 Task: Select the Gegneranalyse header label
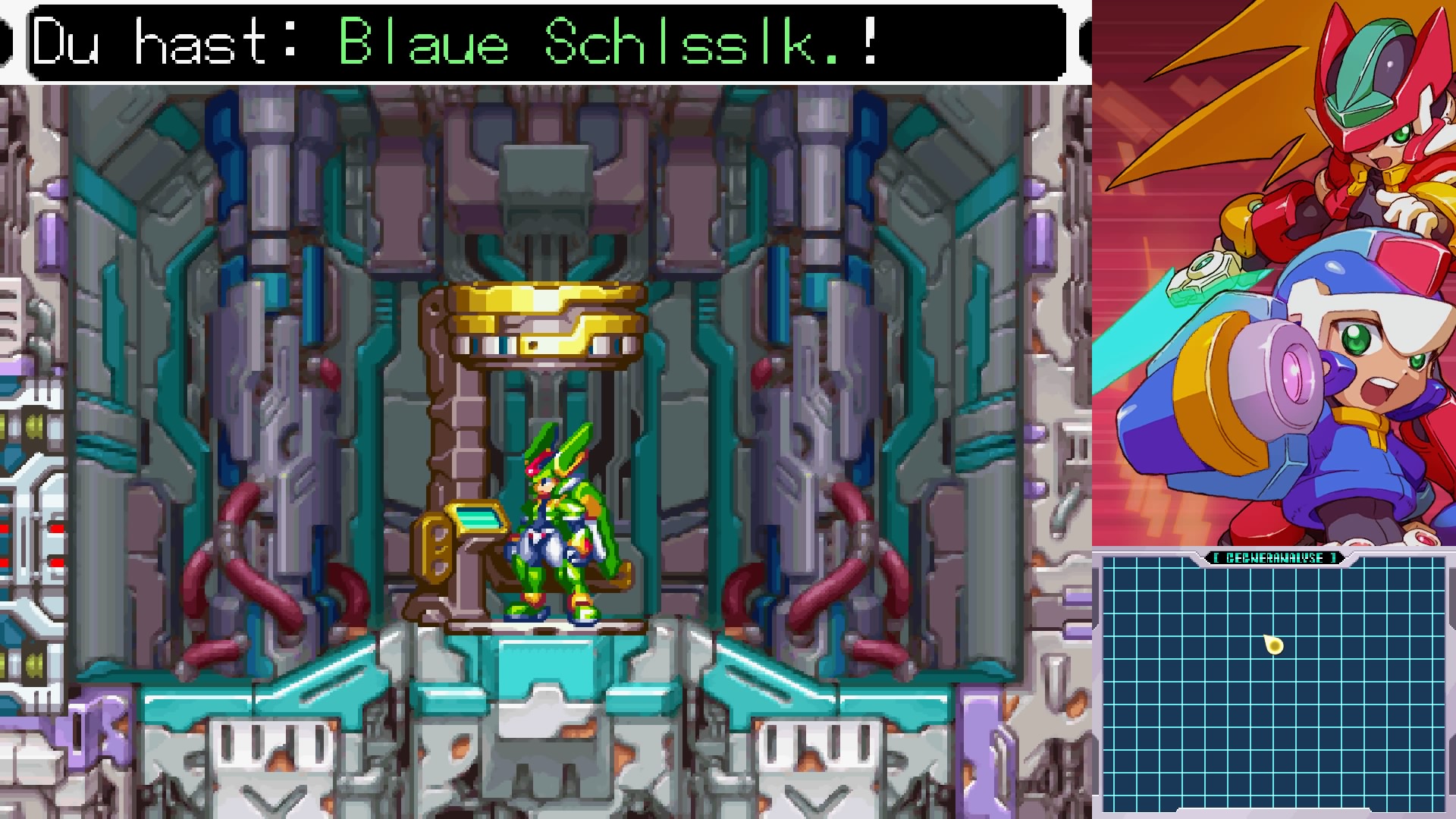1274,558
